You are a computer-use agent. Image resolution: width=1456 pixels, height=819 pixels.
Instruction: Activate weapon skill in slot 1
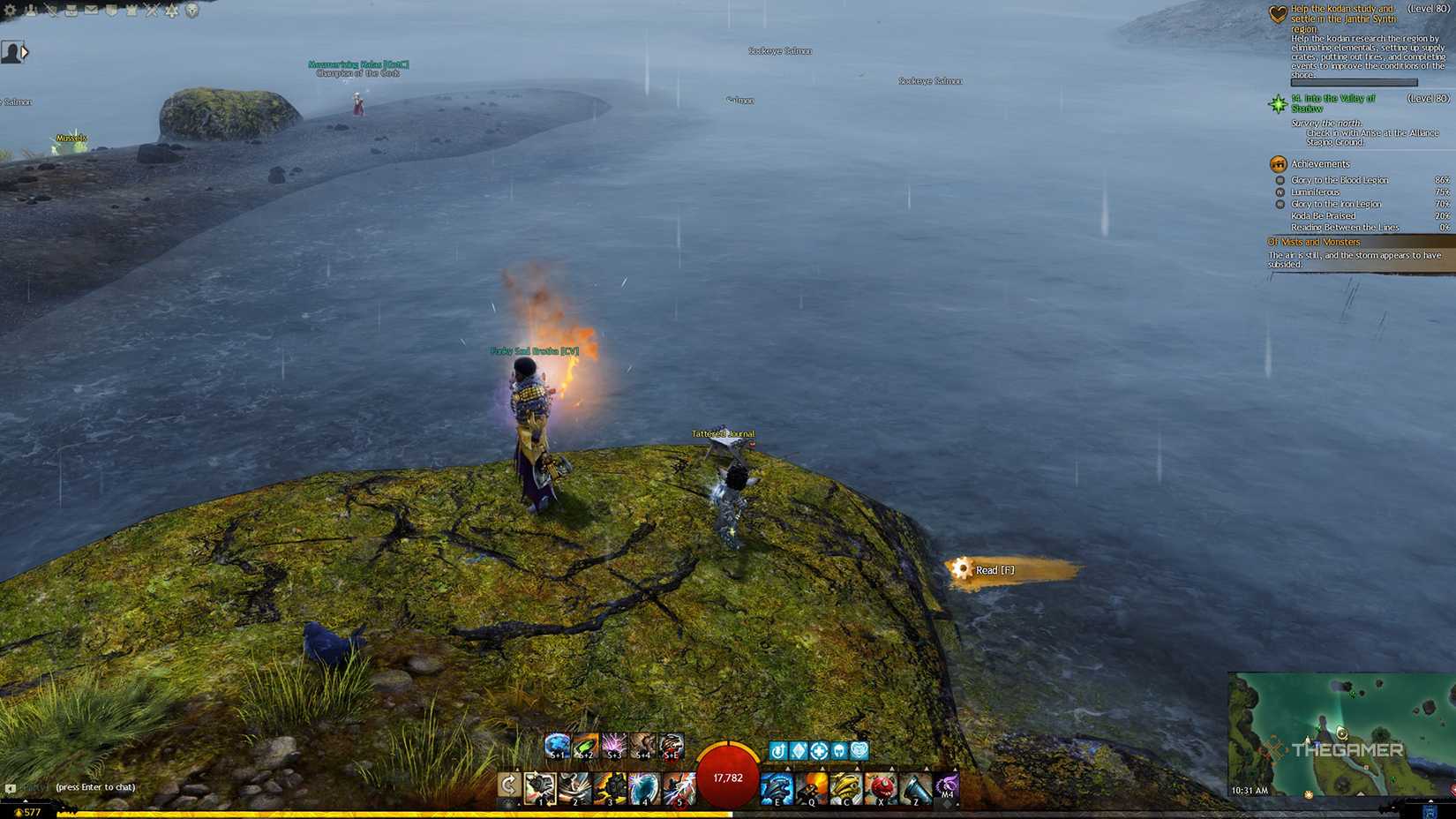click(540, 785)
